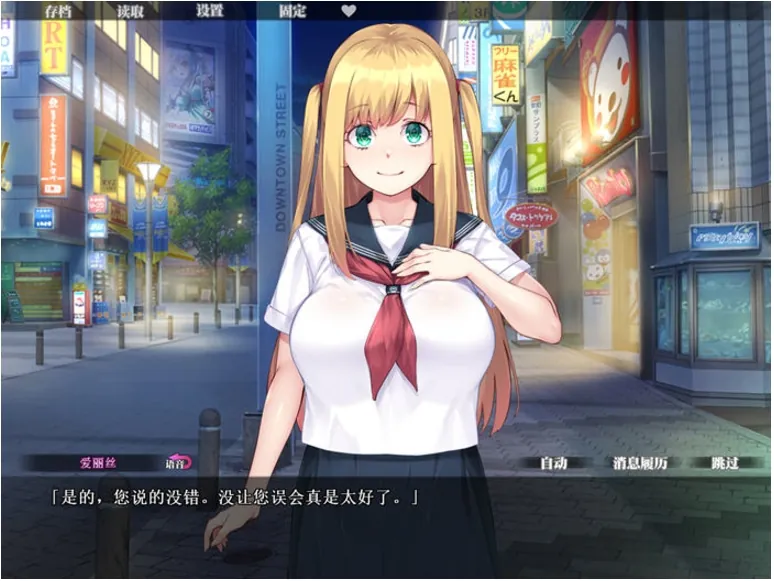
Task: Open the 消息履历 message history
Action: pyautogui.click(x=640, y=462)
